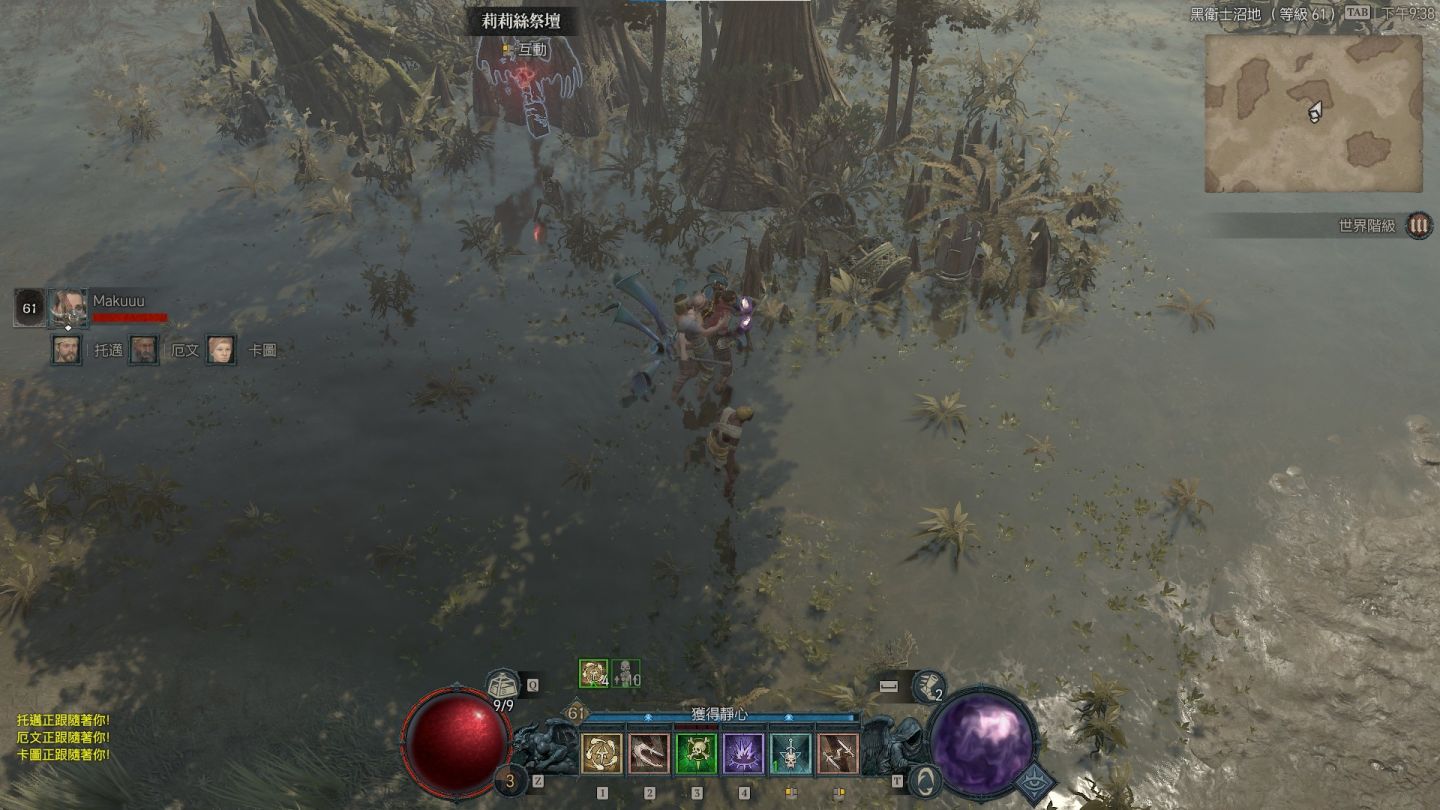Viewport: 1440px width, 810px height.
Task: Select the green skeleton minion buff icon
Action: pos(626,674)
